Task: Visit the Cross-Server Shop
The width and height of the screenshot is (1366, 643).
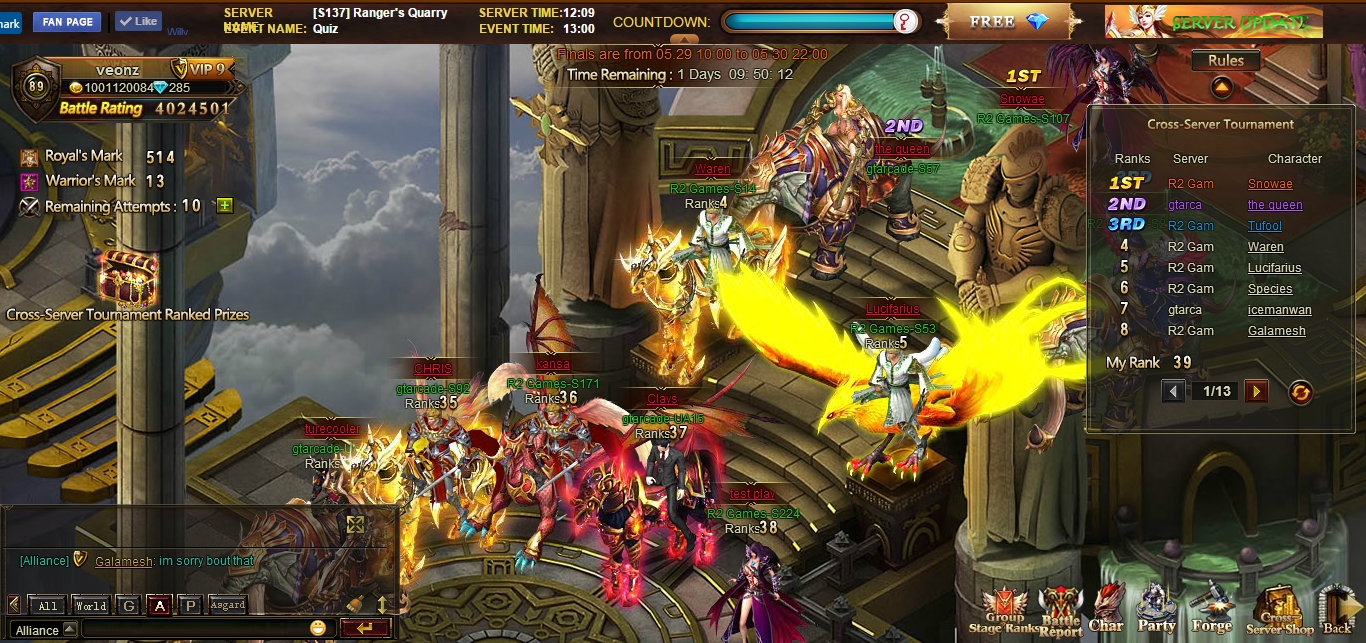Action: coord(1280,610)
